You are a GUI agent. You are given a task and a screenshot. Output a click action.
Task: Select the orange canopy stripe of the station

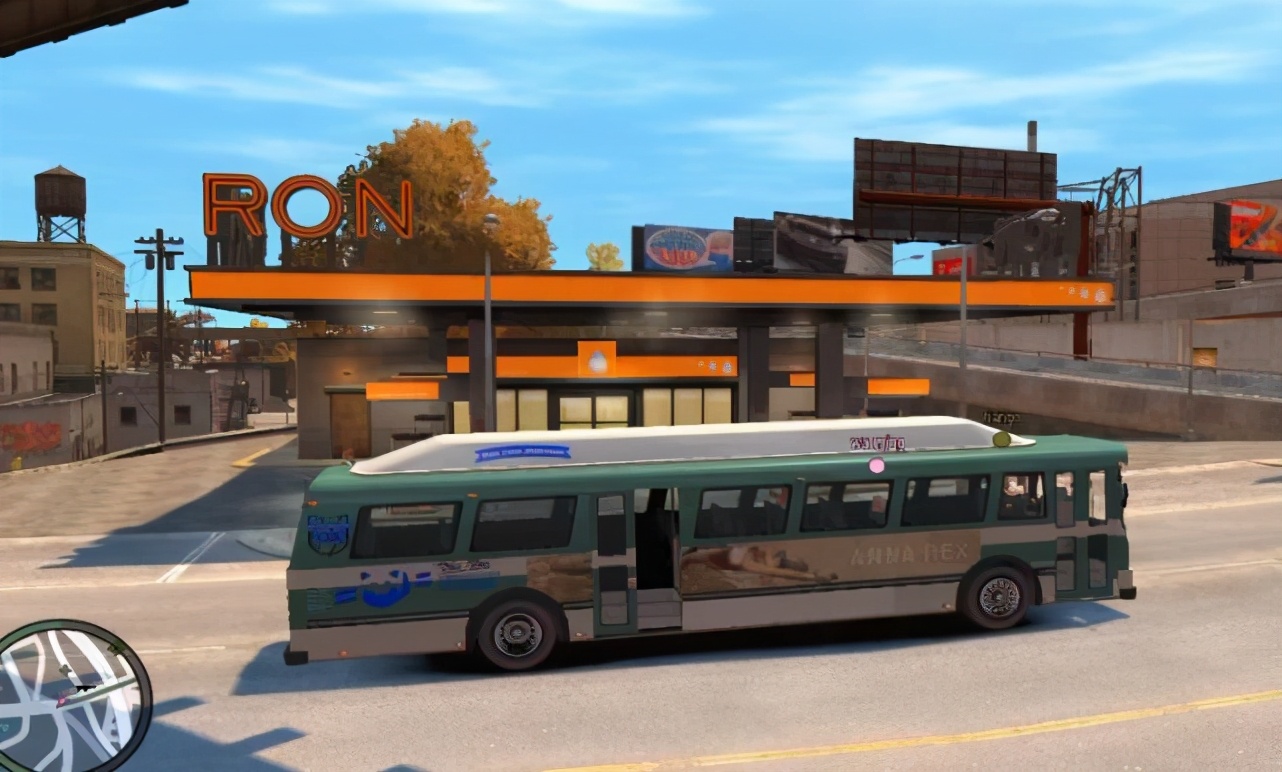600,283
